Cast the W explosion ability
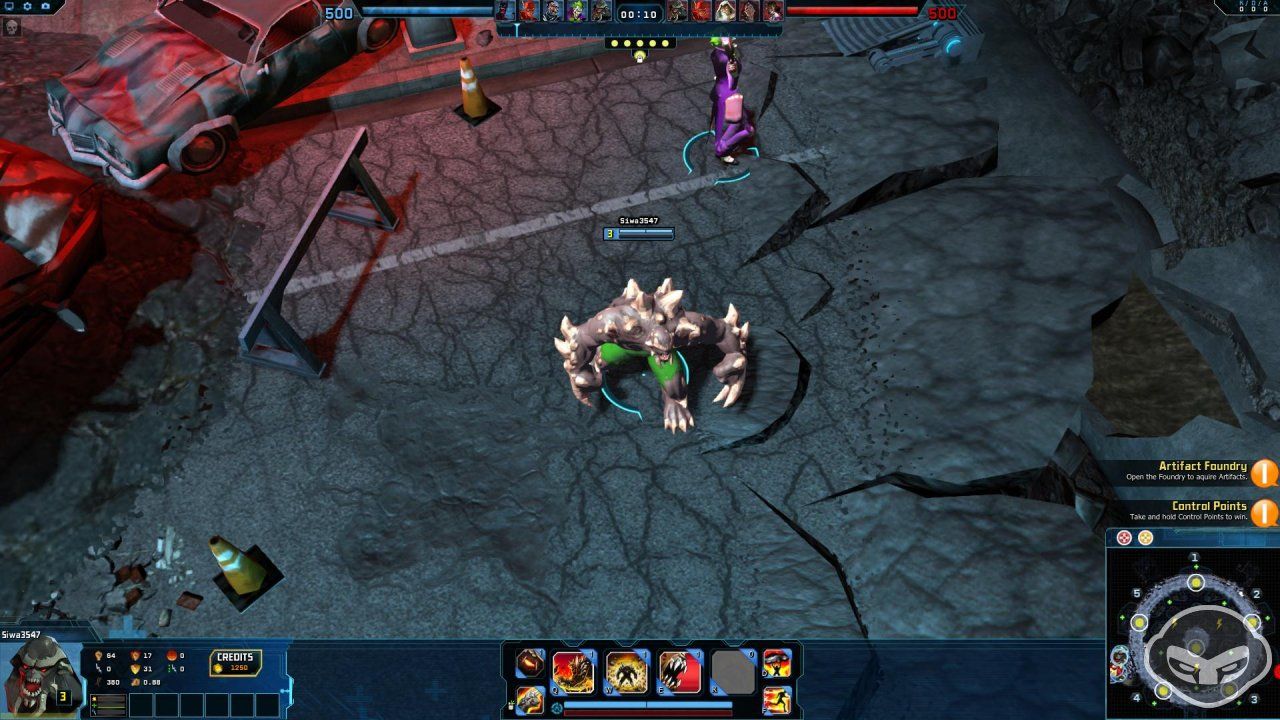Image resolution: width=1280 pixels, height=720 pixels. (x=625, y=670)
